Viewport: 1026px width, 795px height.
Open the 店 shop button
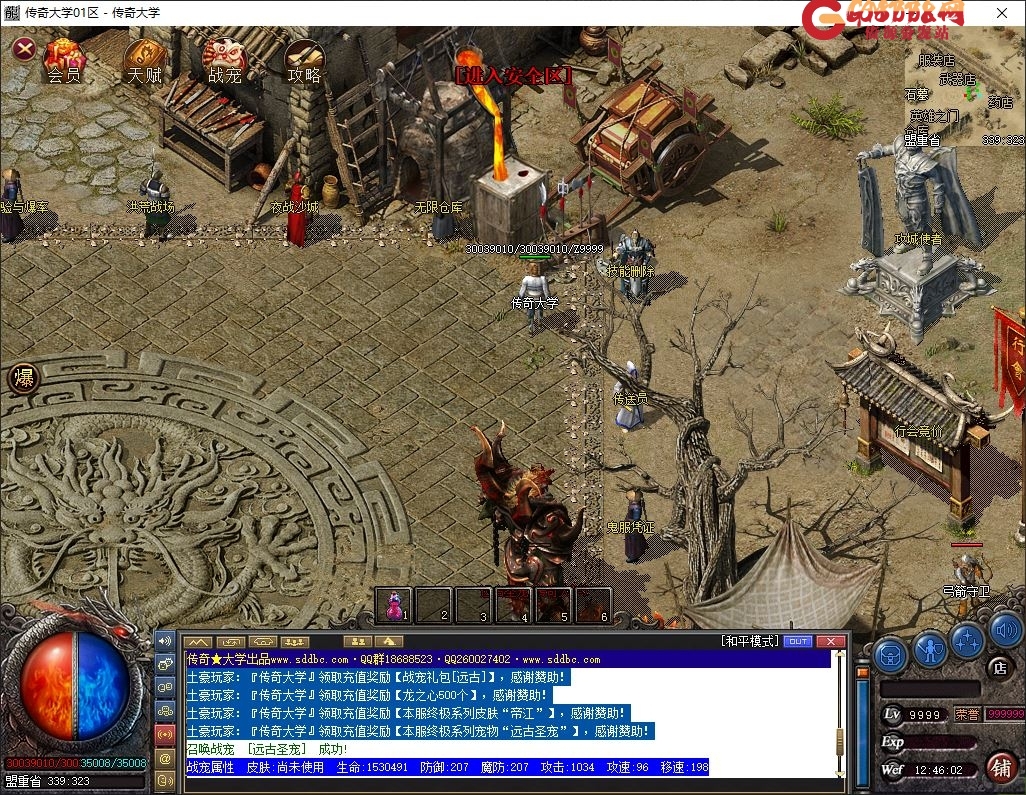(999, 666)
